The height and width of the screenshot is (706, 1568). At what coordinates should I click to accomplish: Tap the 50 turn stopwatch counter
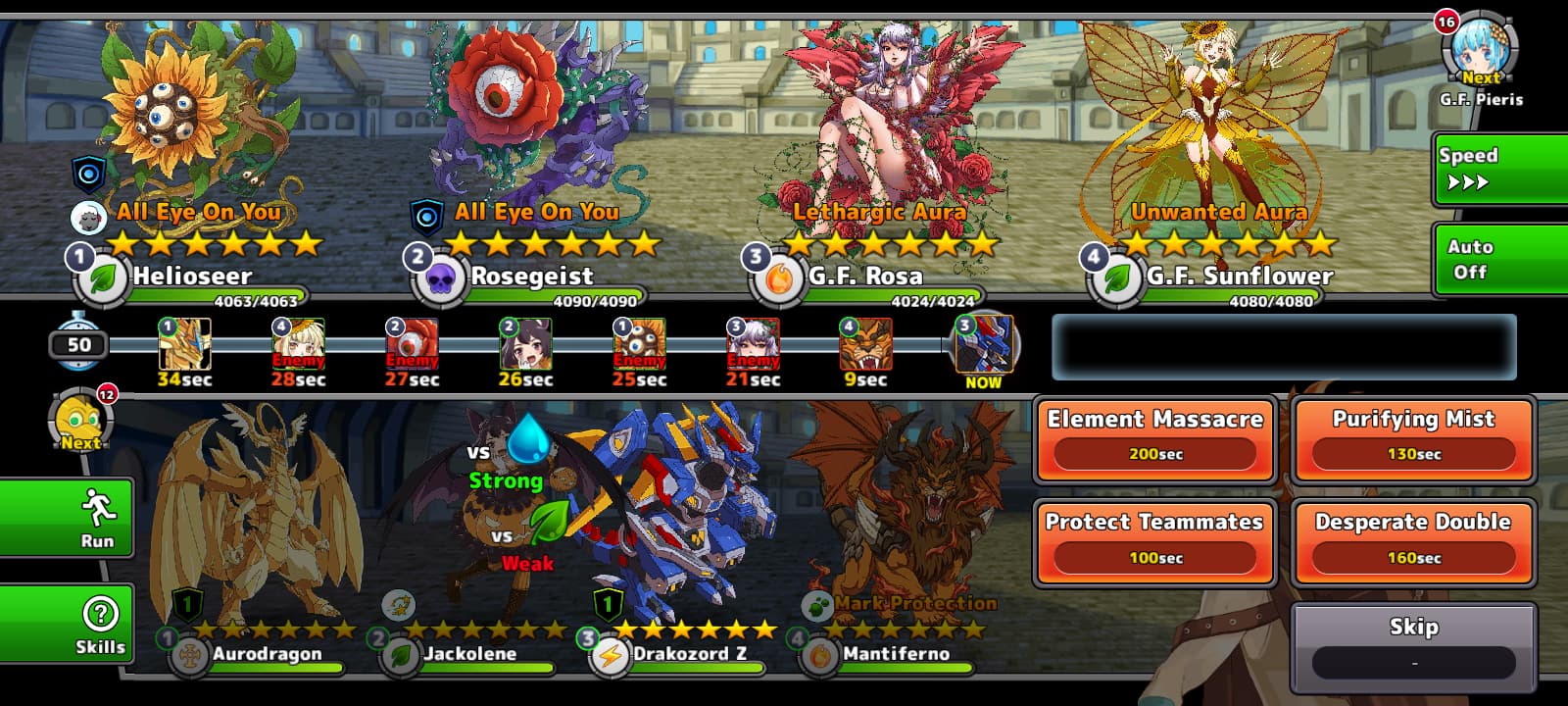click(78, 343)
